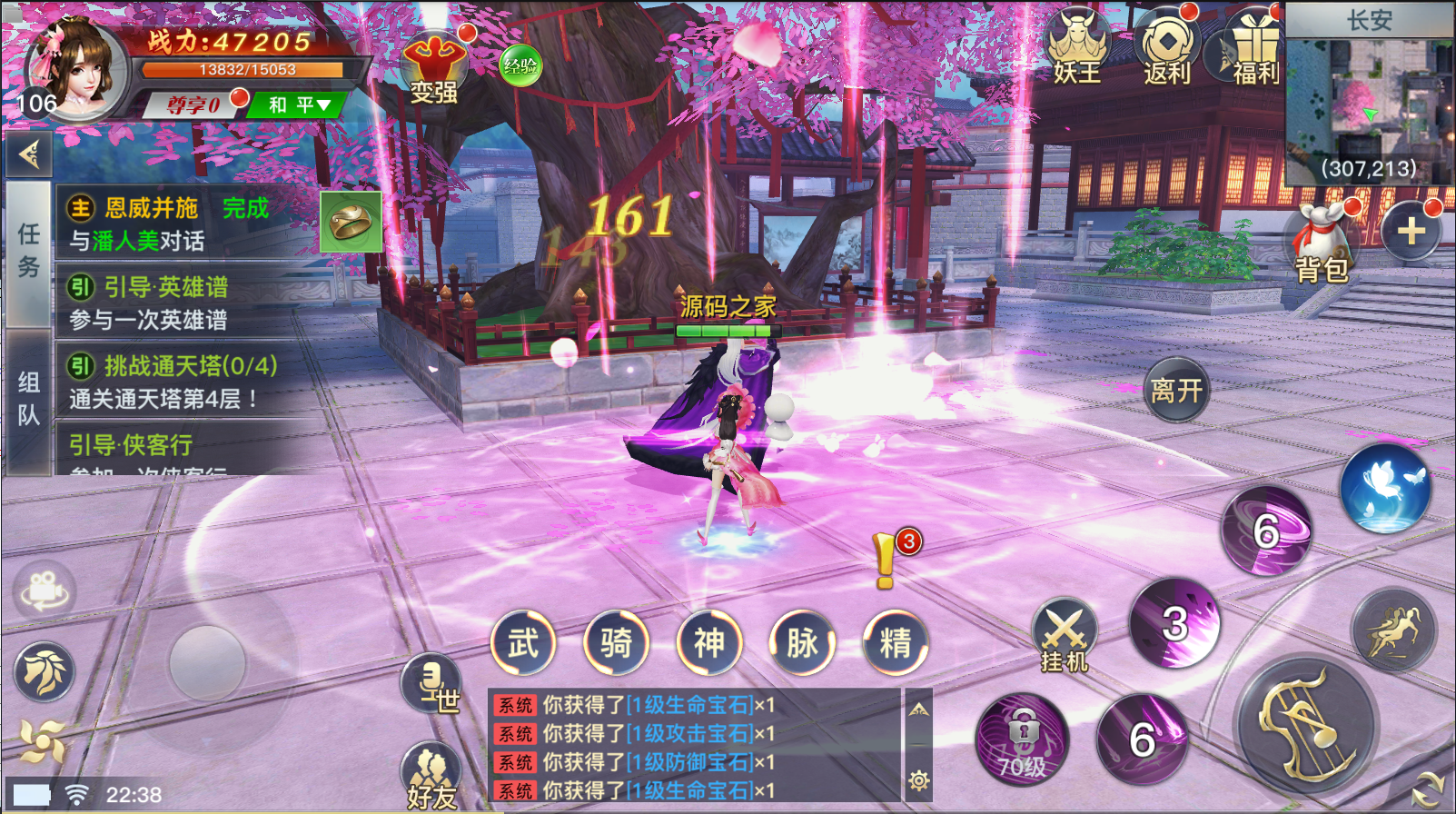Image resolution: width=1456 pixels, height=814 pixels.
Task: Tap the green 经验 experience orb
Action: pyautogui.click(x=521, y=65)
